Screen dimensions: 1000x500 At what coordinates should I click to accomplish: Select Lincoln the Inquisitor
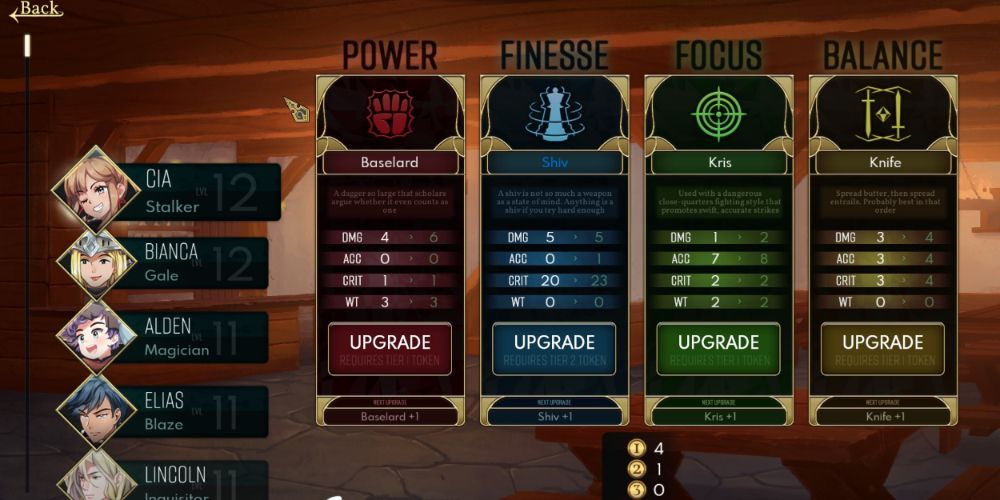(170, 480)
